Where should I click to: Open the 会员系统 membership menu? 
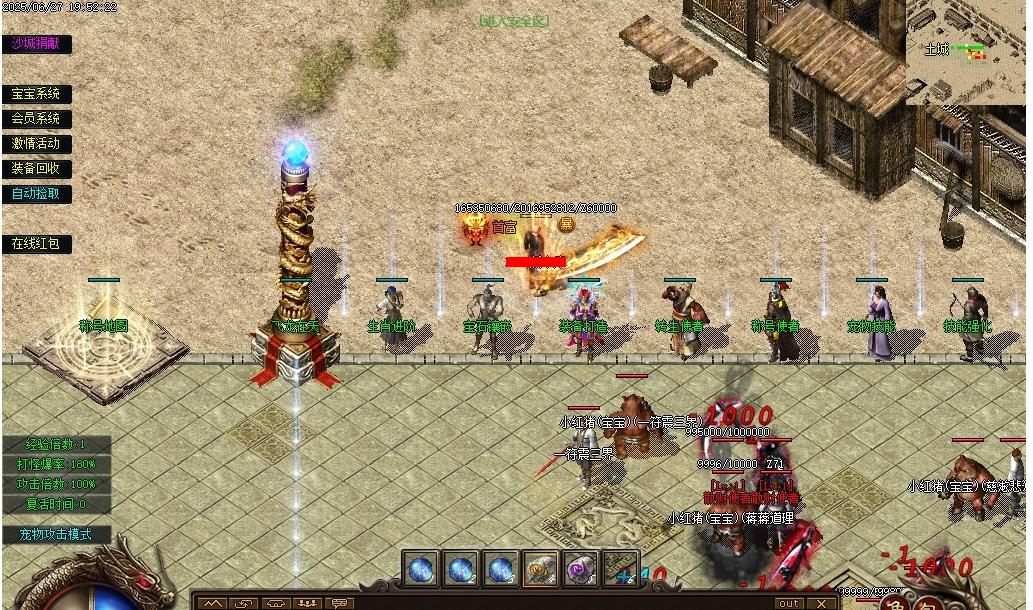click(36, 119)
